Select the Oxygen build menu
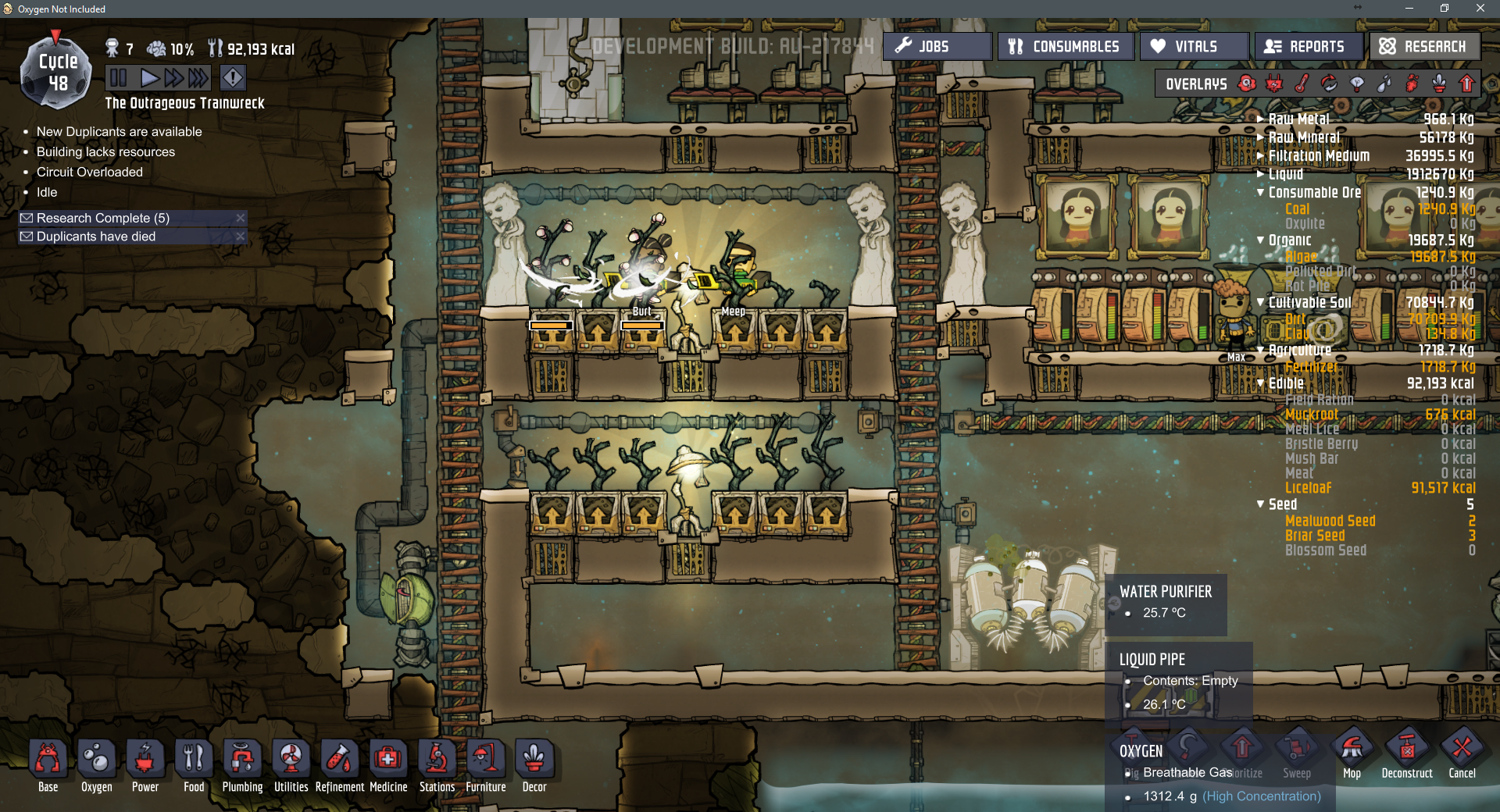The height and width of the screenshot is (812, 1500). [x=97, y=766]
